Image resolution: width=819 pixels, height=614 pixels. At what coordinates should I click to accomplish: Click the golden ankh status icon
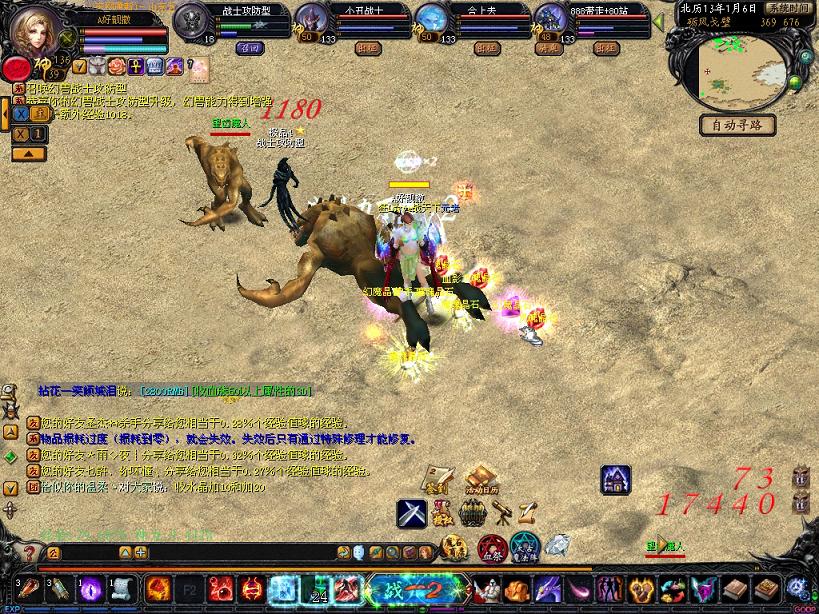pos(136,66)
